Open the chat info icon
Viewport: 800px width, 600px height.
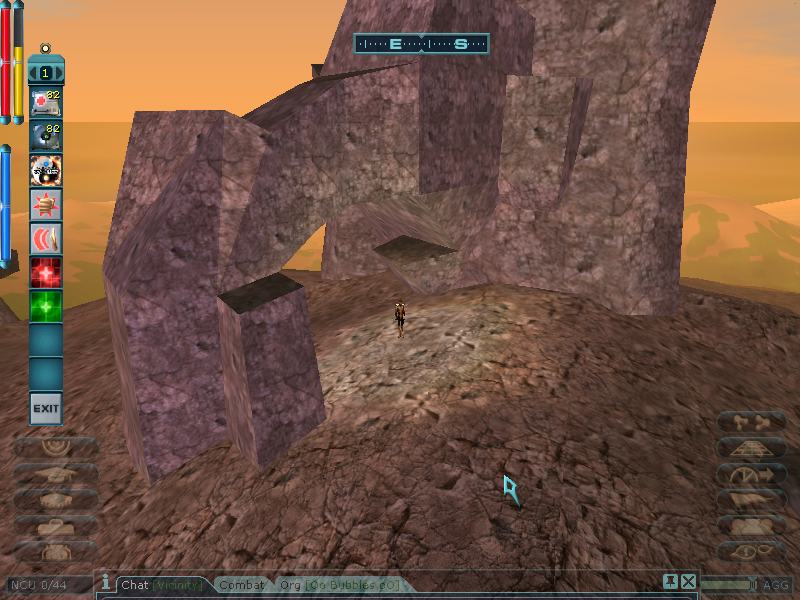click(105, 581)
